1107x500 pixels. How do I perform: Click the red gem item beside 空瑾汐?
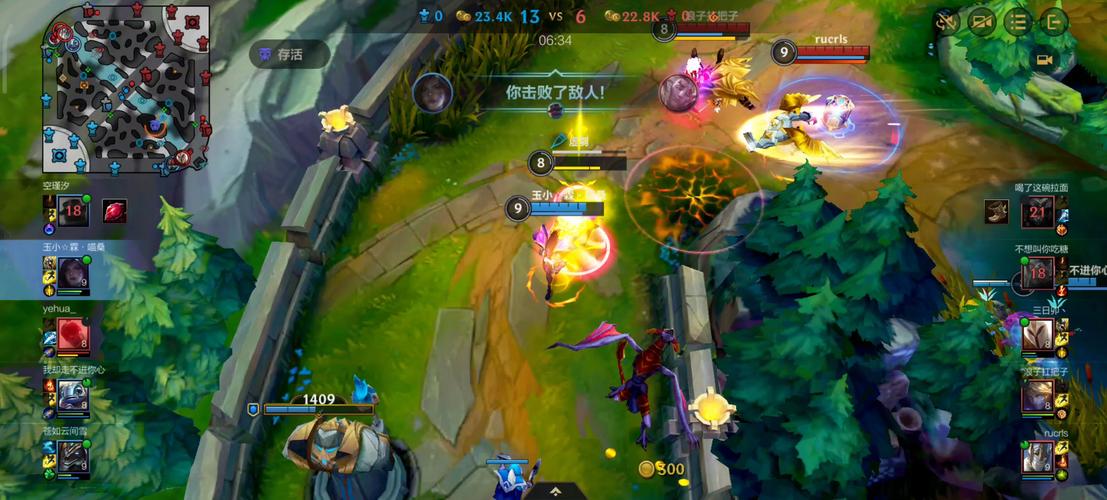click(115, 211)
